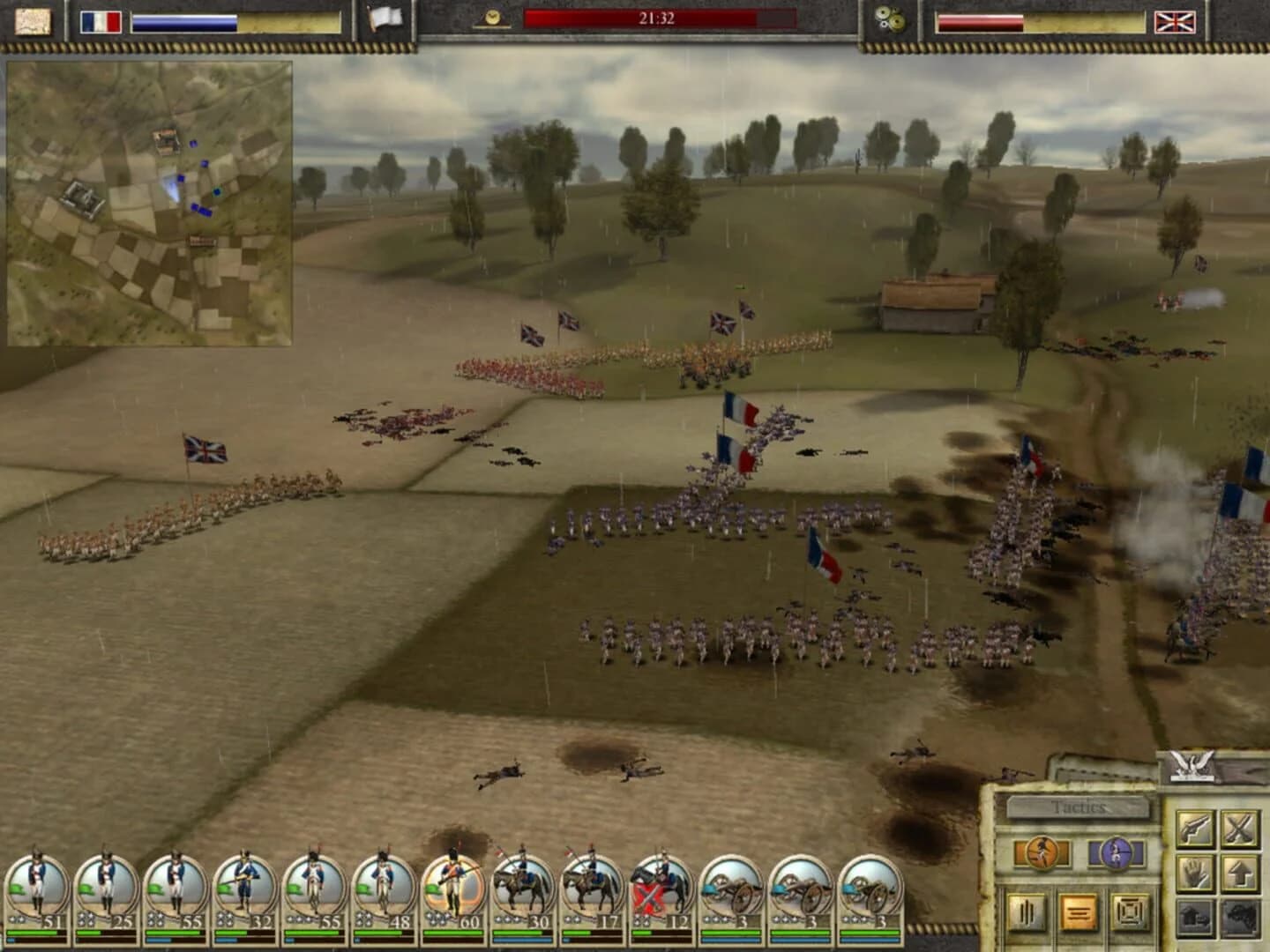Click the hold position hand icon

1195,873
